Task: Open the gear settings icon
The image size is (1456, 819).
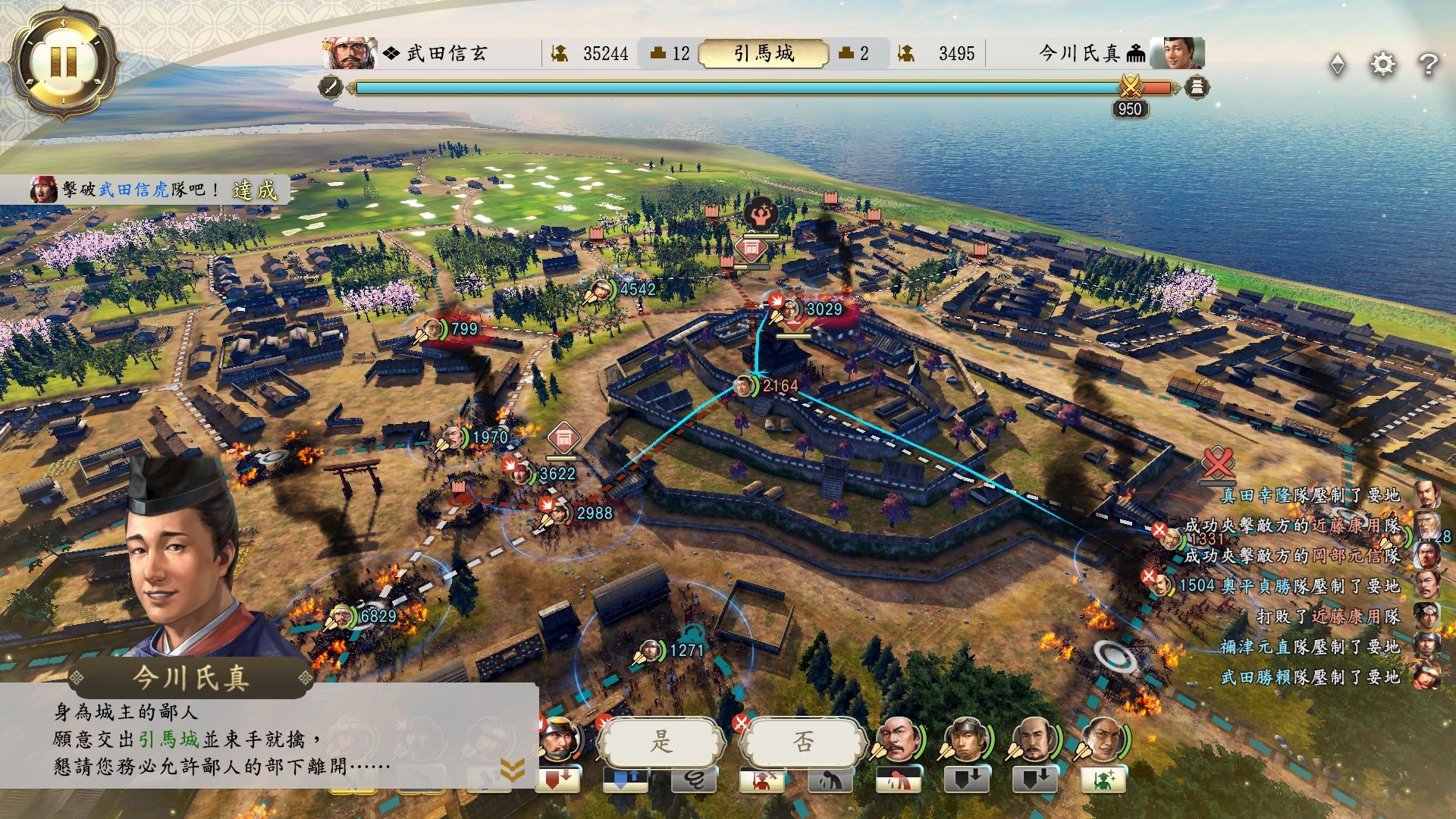Action: click(1382, 64)
